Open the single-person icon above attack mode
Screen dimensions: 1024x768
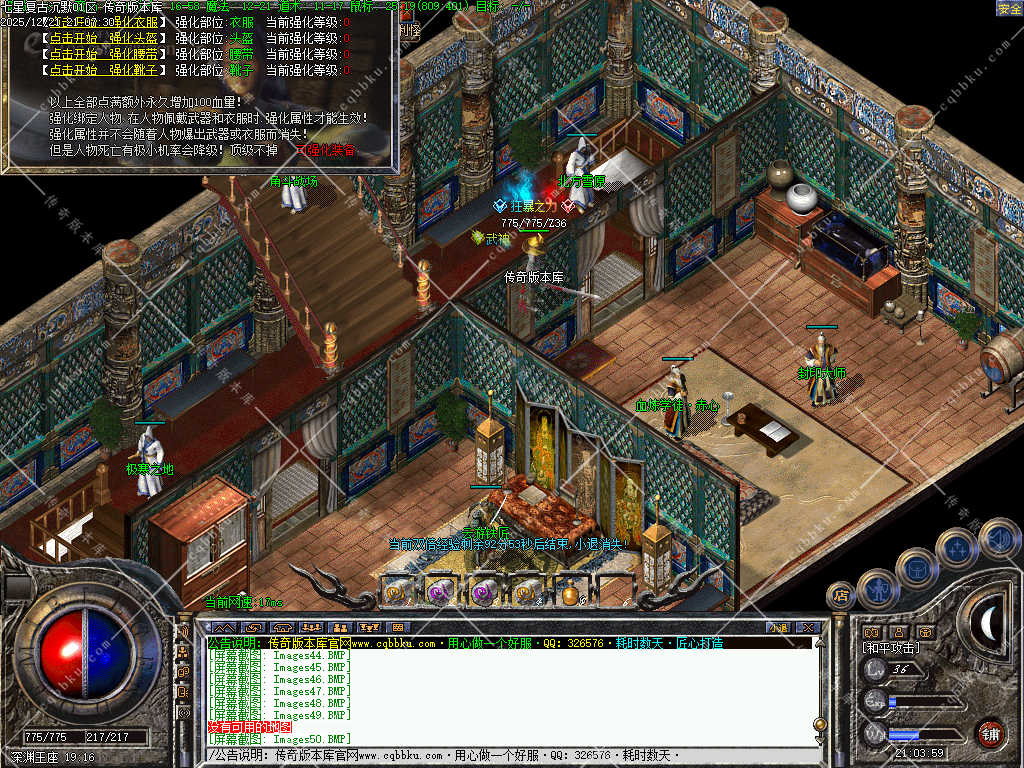[x=898, y=632]
